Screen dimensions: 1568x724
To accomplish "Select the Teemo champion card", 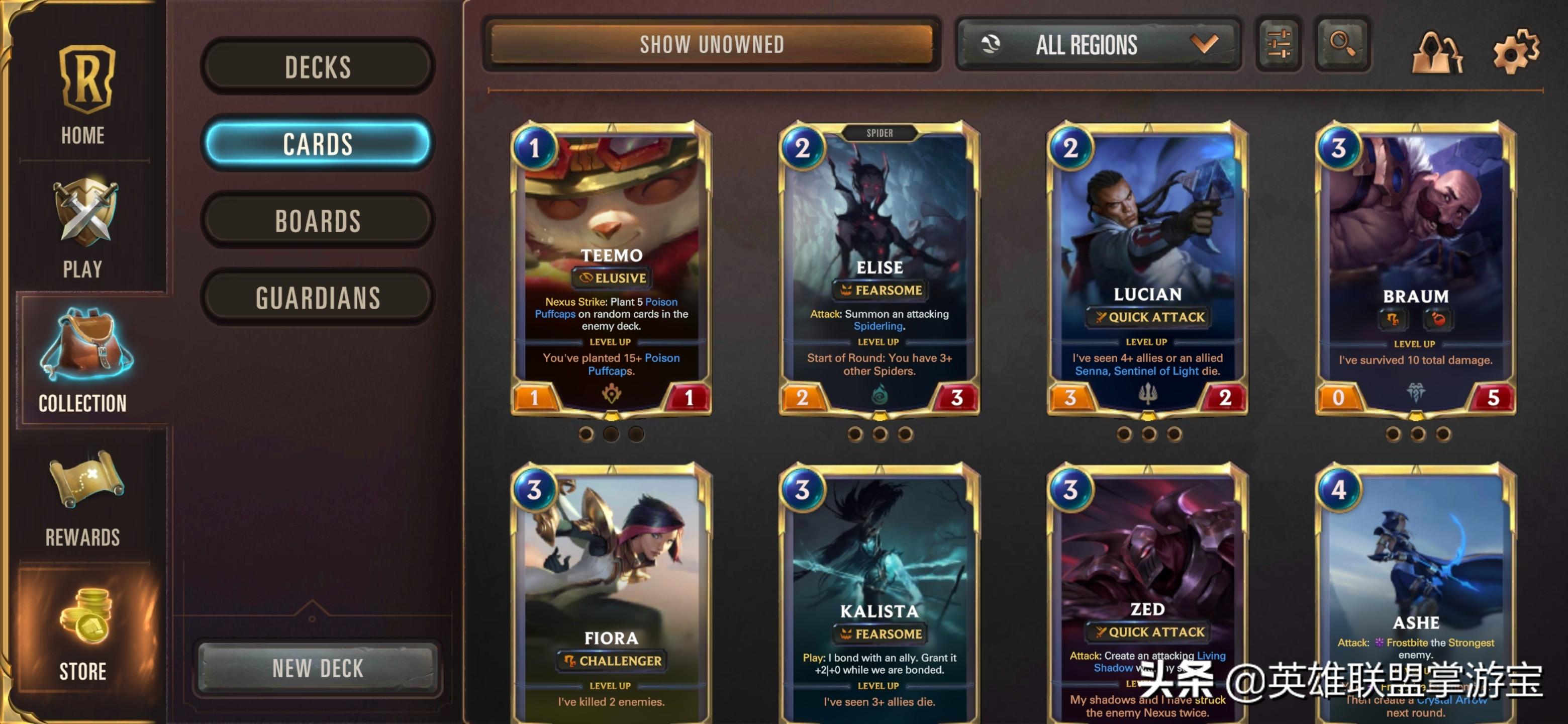I will [x=611, y=268].
